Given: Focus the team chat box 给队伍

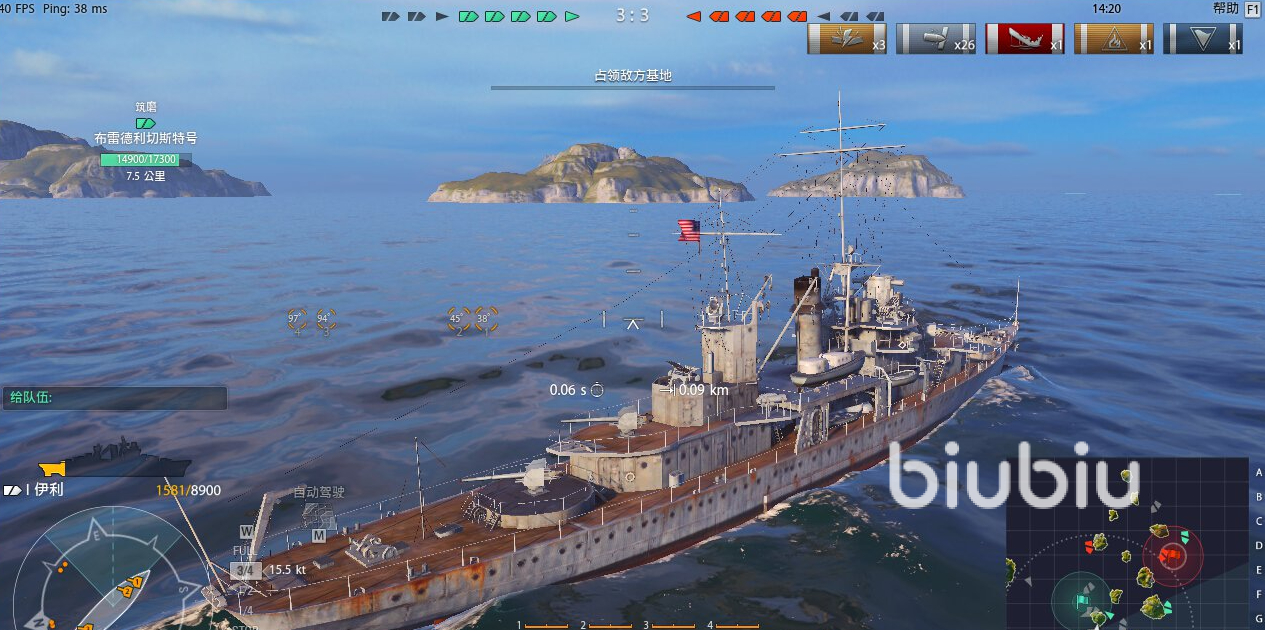Looking at the screenshot, I should pyautogui.click(x=114, y=398).
